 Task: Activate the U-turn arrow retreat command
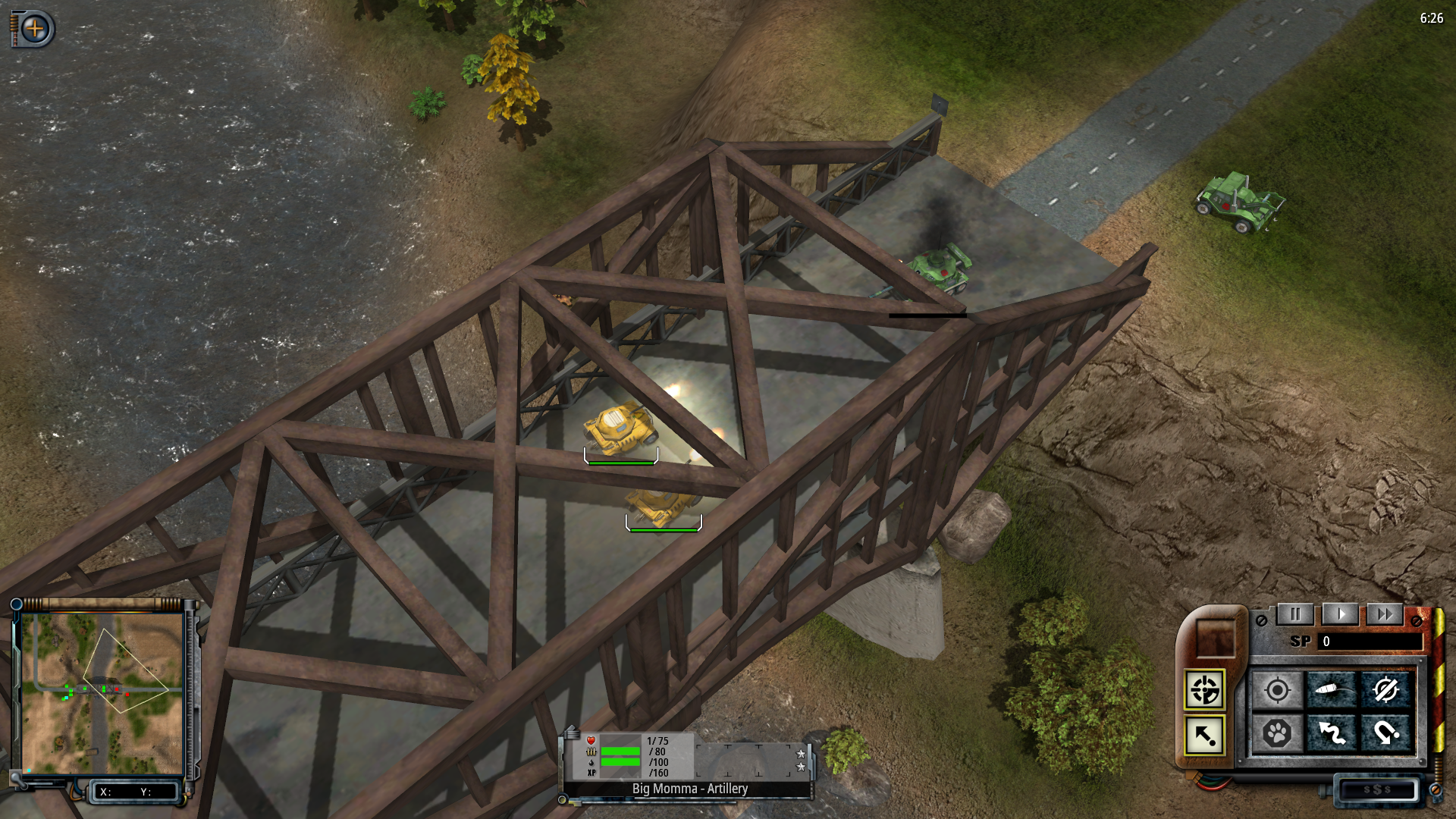coord(1385,733)
